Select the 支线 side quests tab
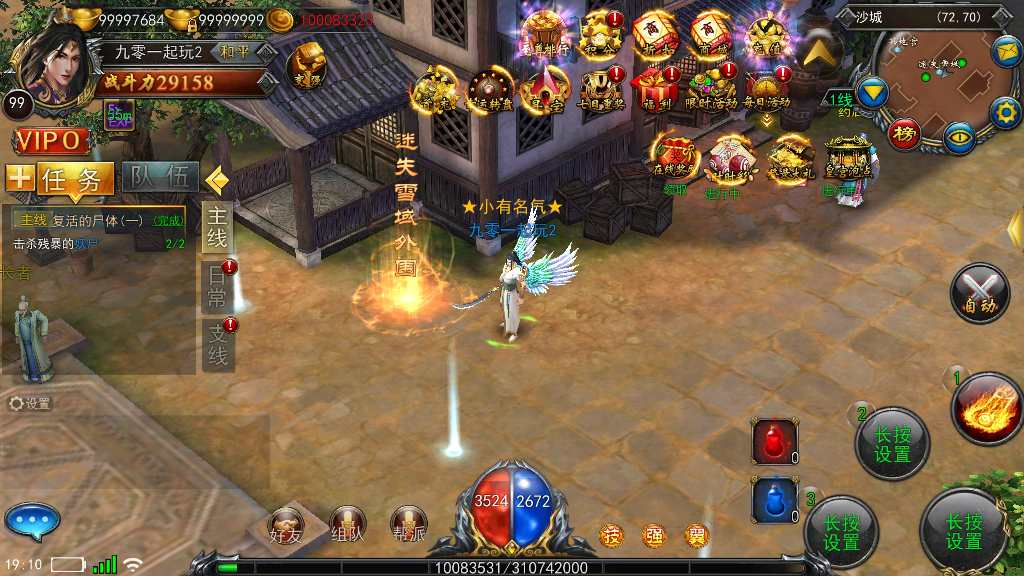 click(x=218, y=343)
